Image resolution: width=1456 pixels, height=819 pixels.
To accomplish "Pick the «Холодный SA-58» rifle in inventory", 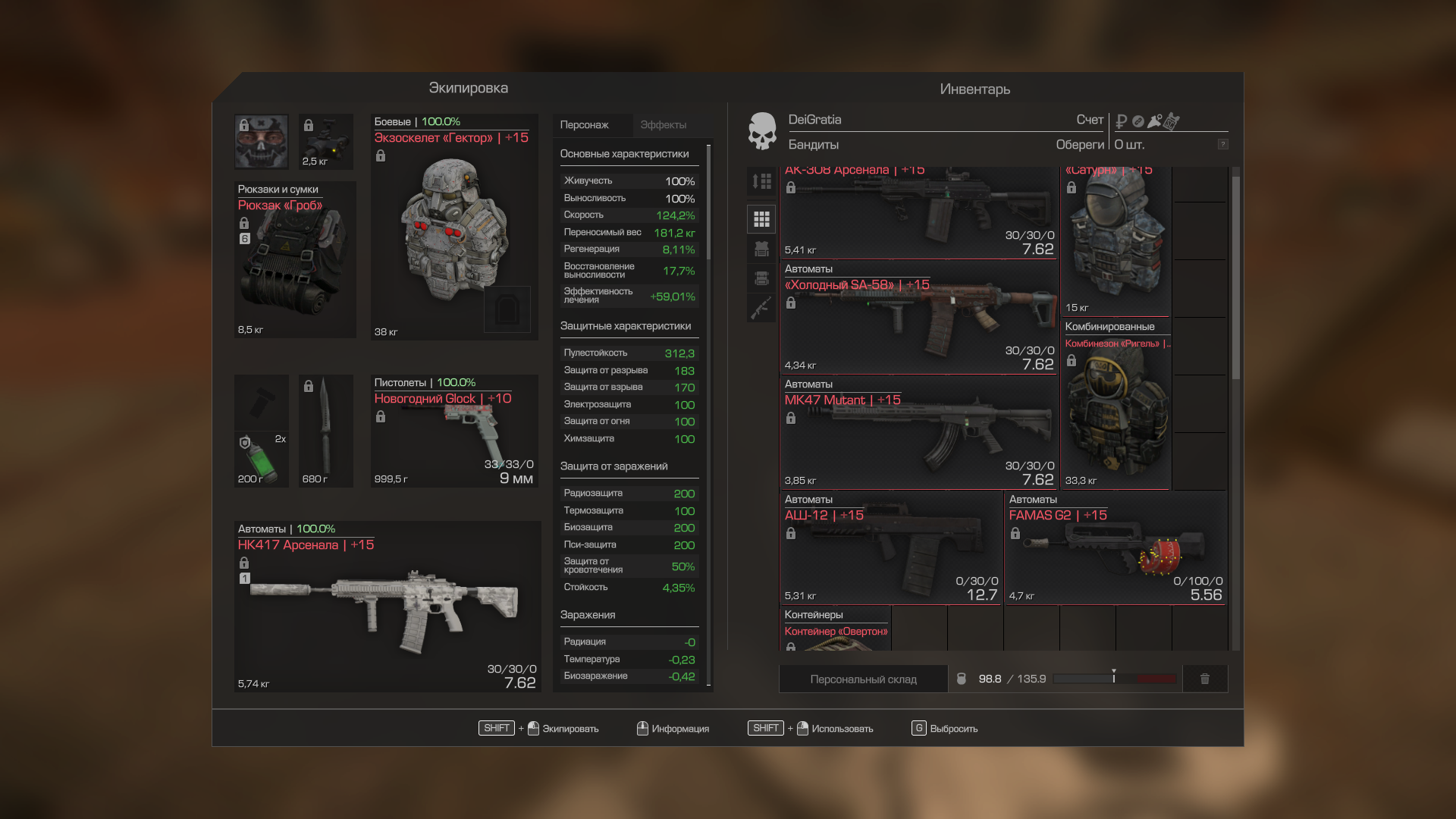I will pyautogui.click(x=918, y=317).
